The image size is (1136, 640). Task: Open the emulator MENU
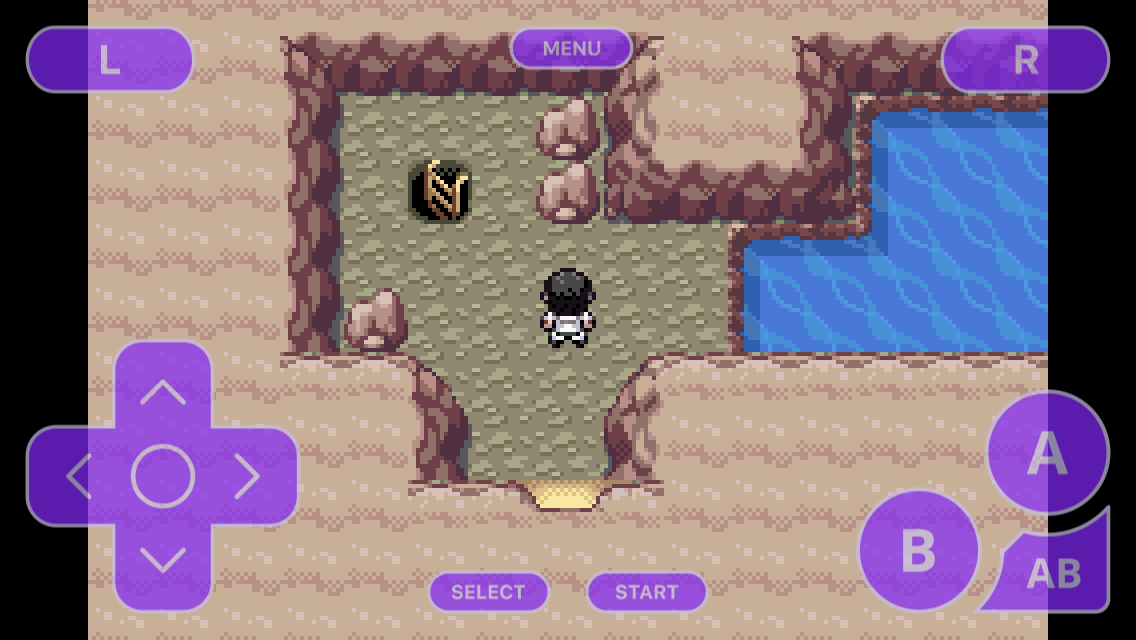(x=571, y=48)
